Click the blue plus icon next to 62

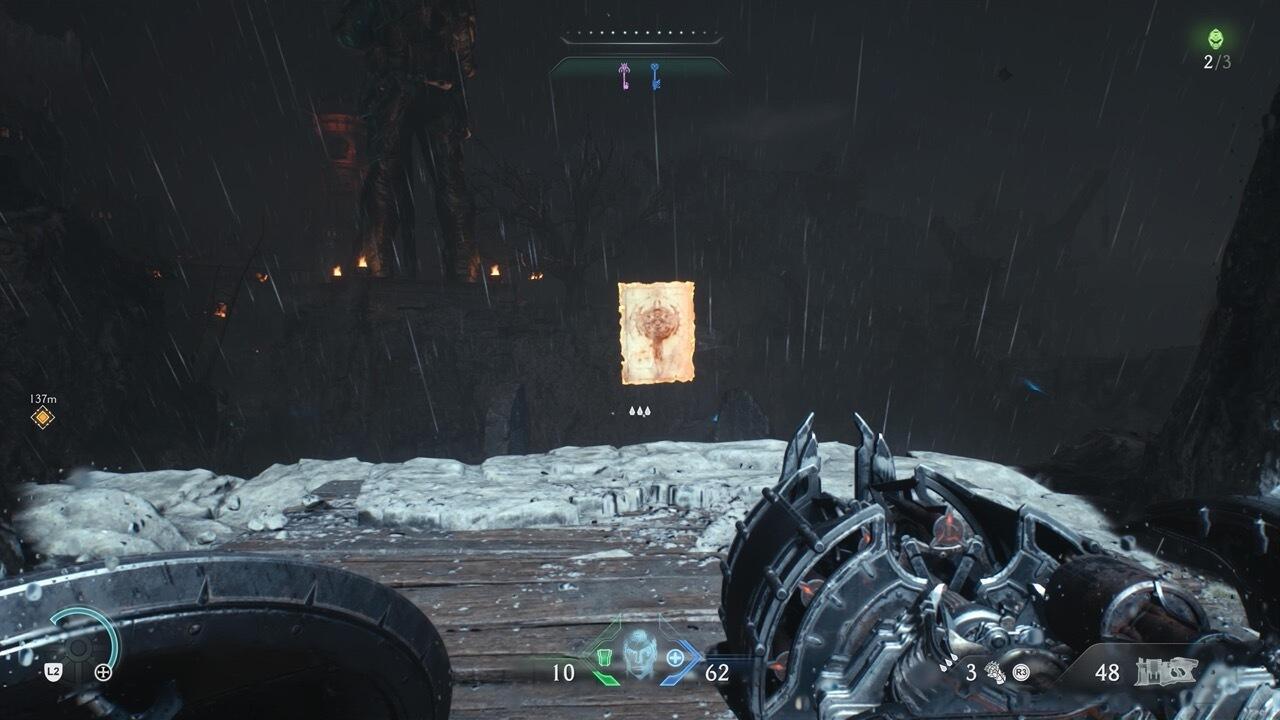pos(674,655)
